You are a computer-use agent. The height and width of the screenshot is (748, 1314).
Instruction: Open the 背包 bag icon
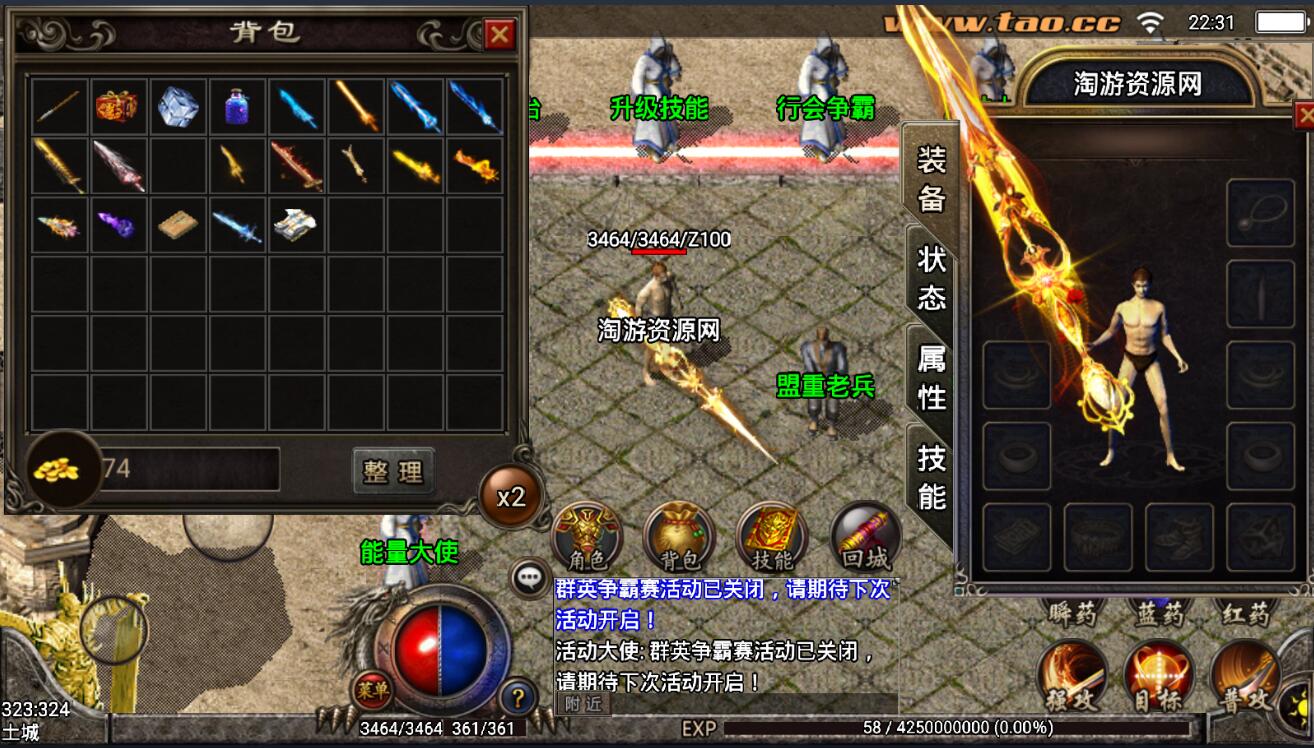tap(679, 536)
